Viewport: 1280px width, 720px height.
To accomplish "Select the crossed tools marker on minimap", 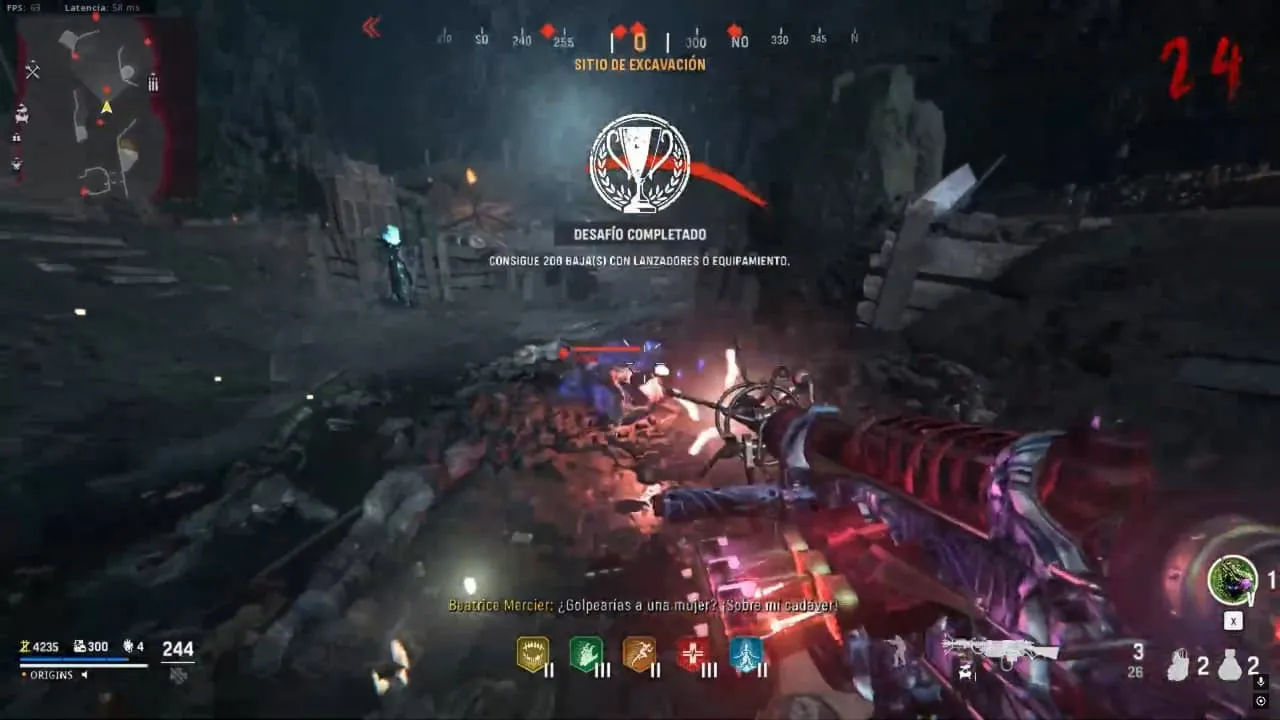I will (x=32, y=70).
